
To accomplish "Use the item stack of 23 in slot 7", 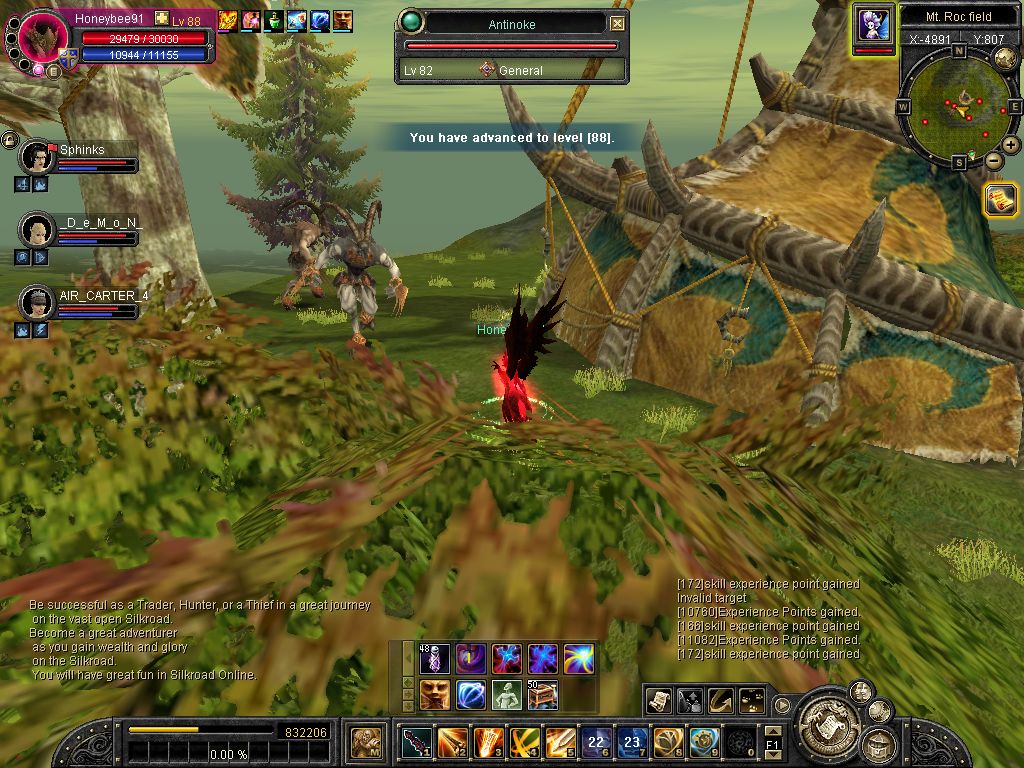I will tap(632, 743).
